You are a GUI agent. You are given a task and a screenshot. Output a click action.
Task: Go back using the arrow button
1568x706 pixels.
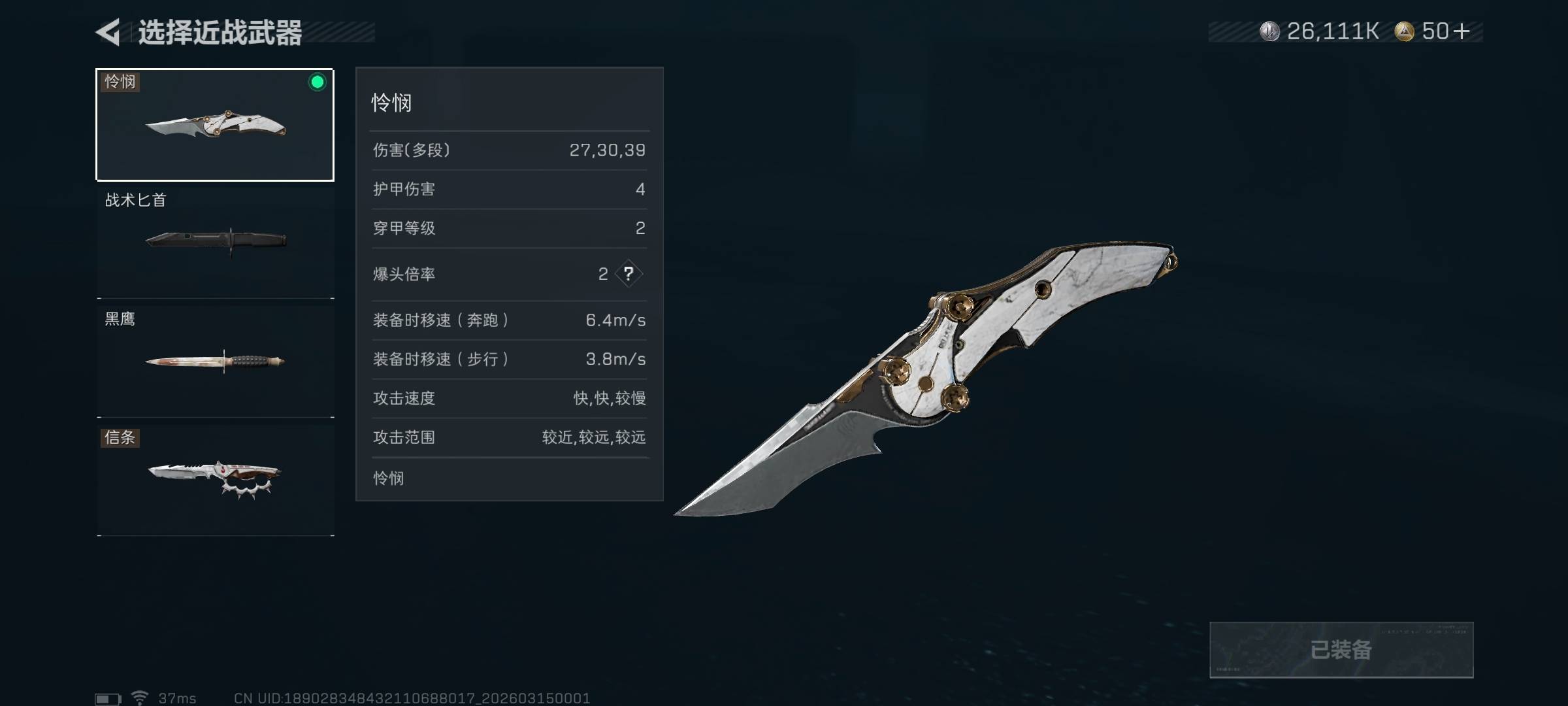click(x=108, y=32)
